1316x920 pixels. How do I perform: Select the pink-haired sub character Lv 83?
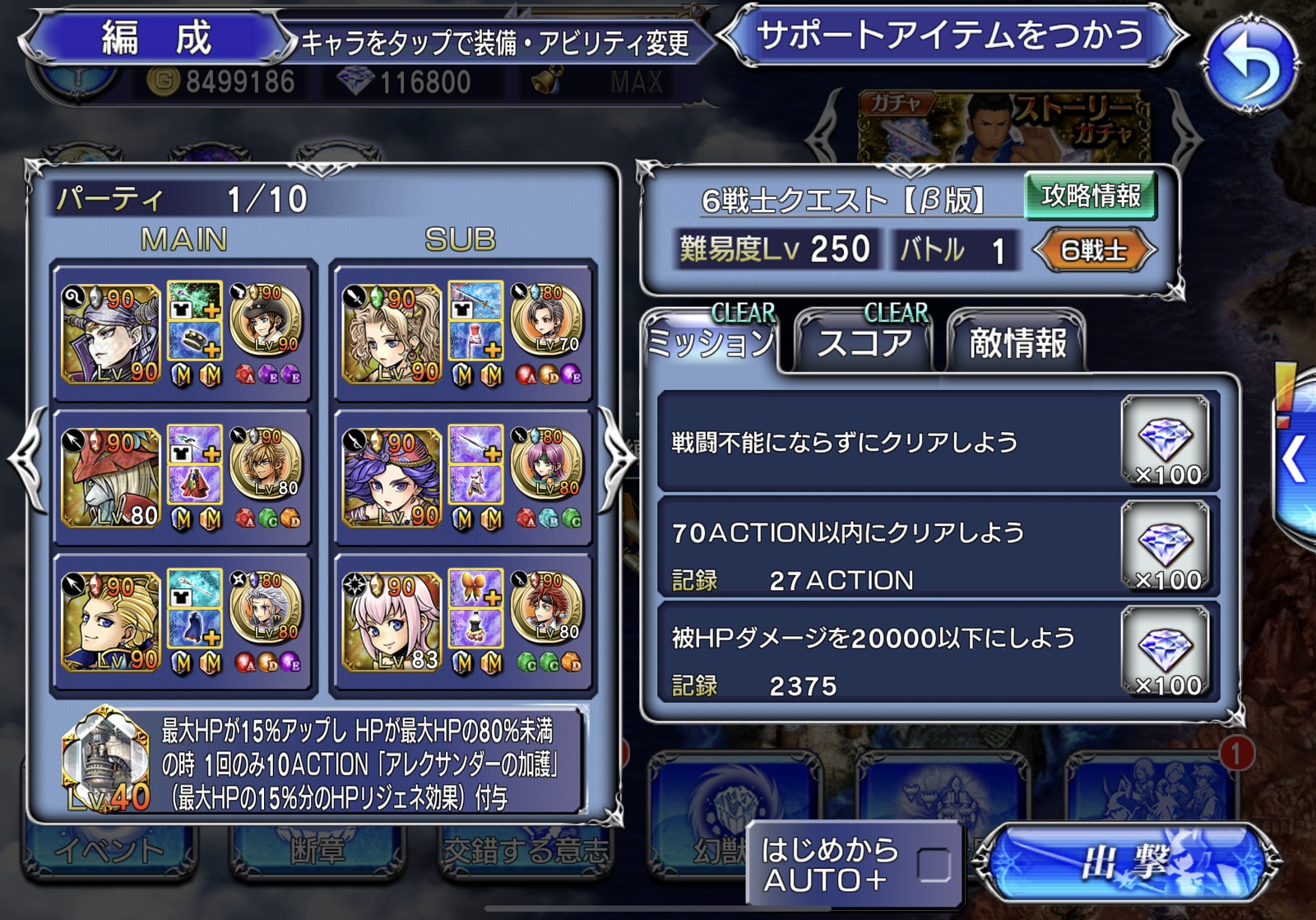(392, 621)
